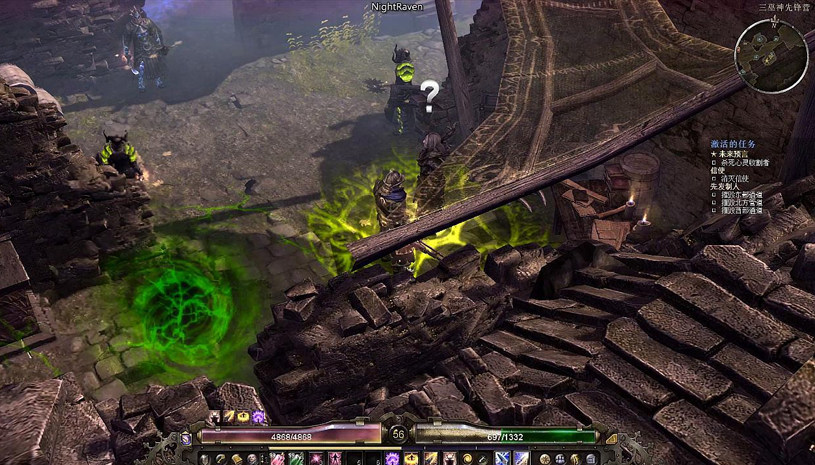This screenshot has width=815, height=465.
Task: Select the 先发制人 quest in the tracker
Action: point(722,186)
